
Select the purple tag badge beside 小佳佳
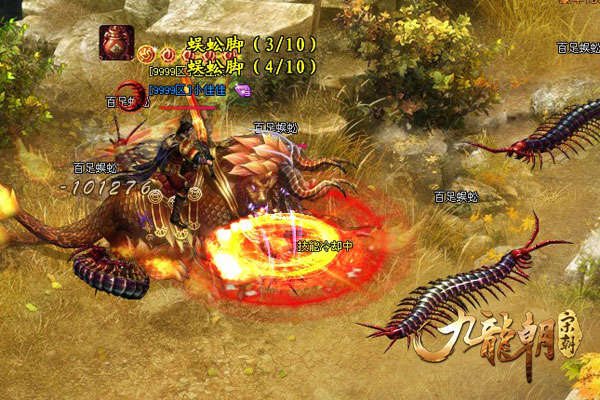242,89
